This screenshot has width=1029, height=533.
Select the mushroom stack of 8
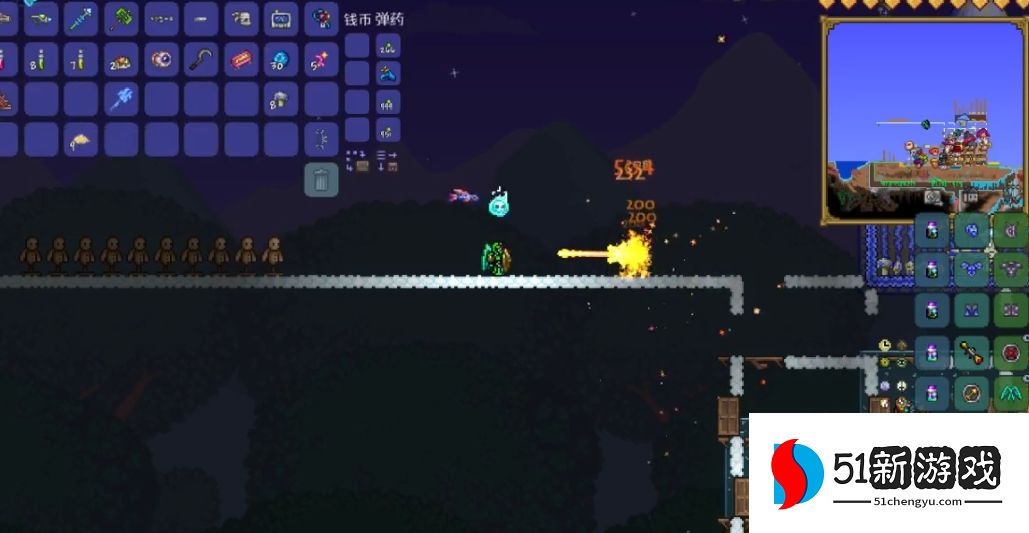pos(281,100)
